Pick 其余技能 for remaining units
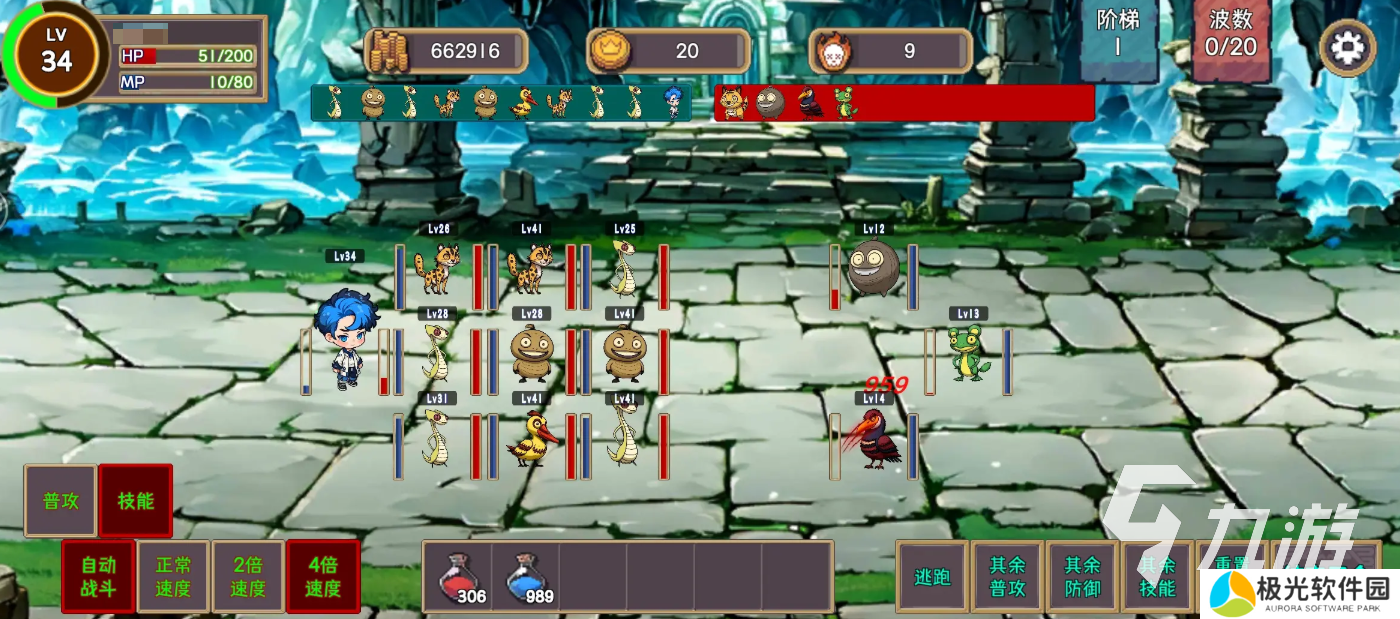1400x619 pixels. pos(1157,577)
